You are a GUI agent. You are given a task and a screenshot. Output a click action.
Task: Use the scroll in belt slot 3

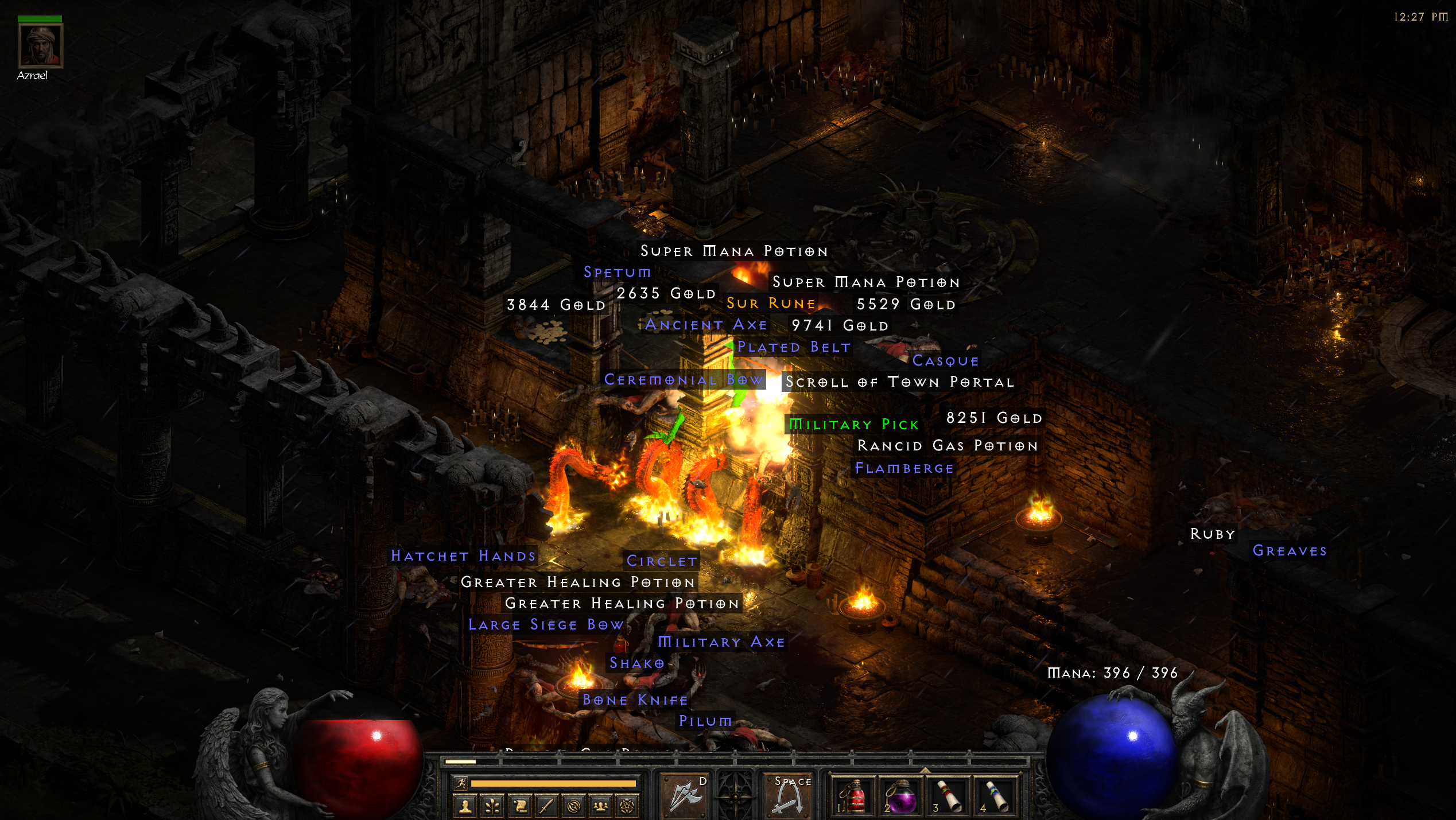tap(949, 798)
